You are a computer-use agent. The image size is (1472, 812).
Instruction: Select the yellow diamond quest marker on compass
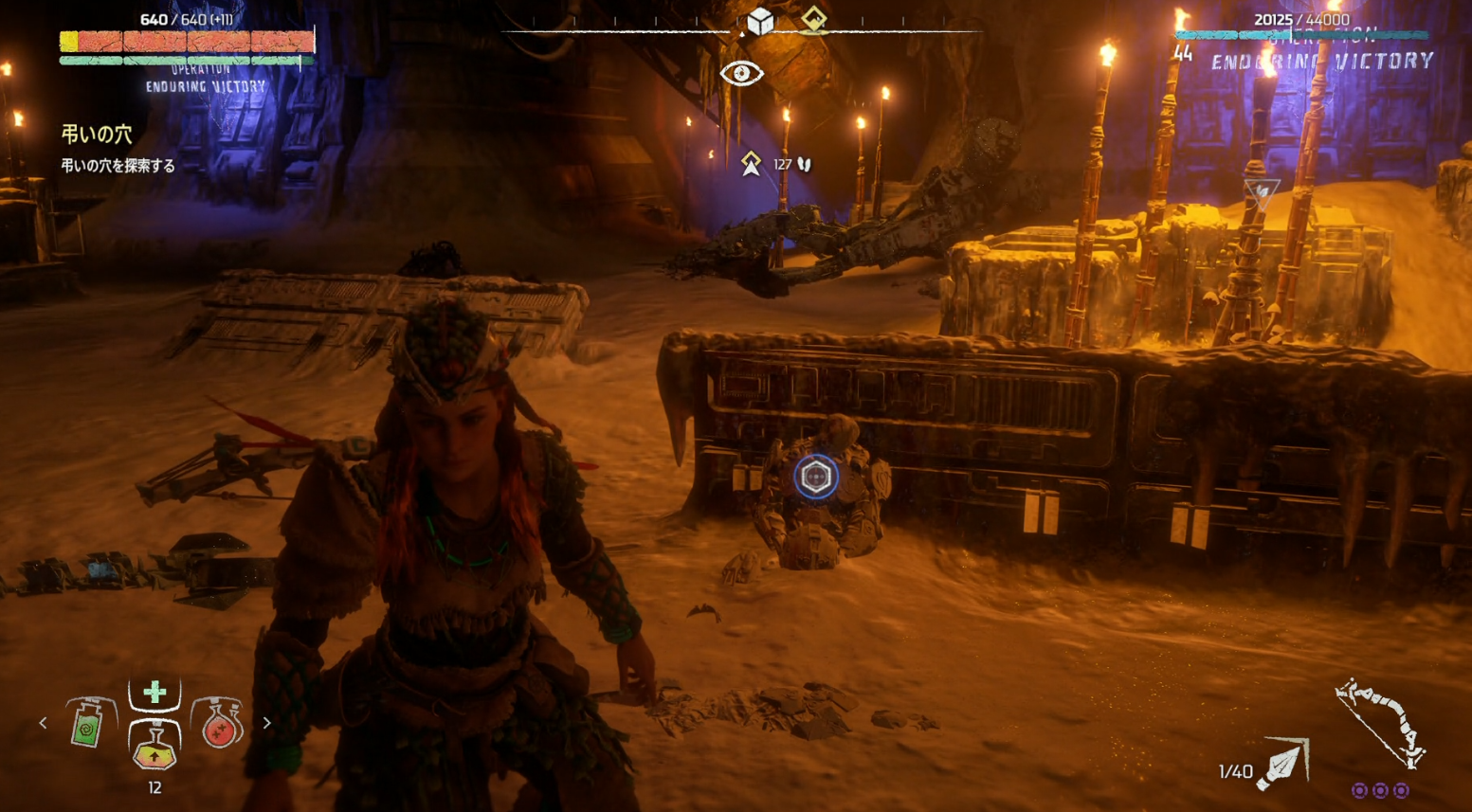point(813,19)
